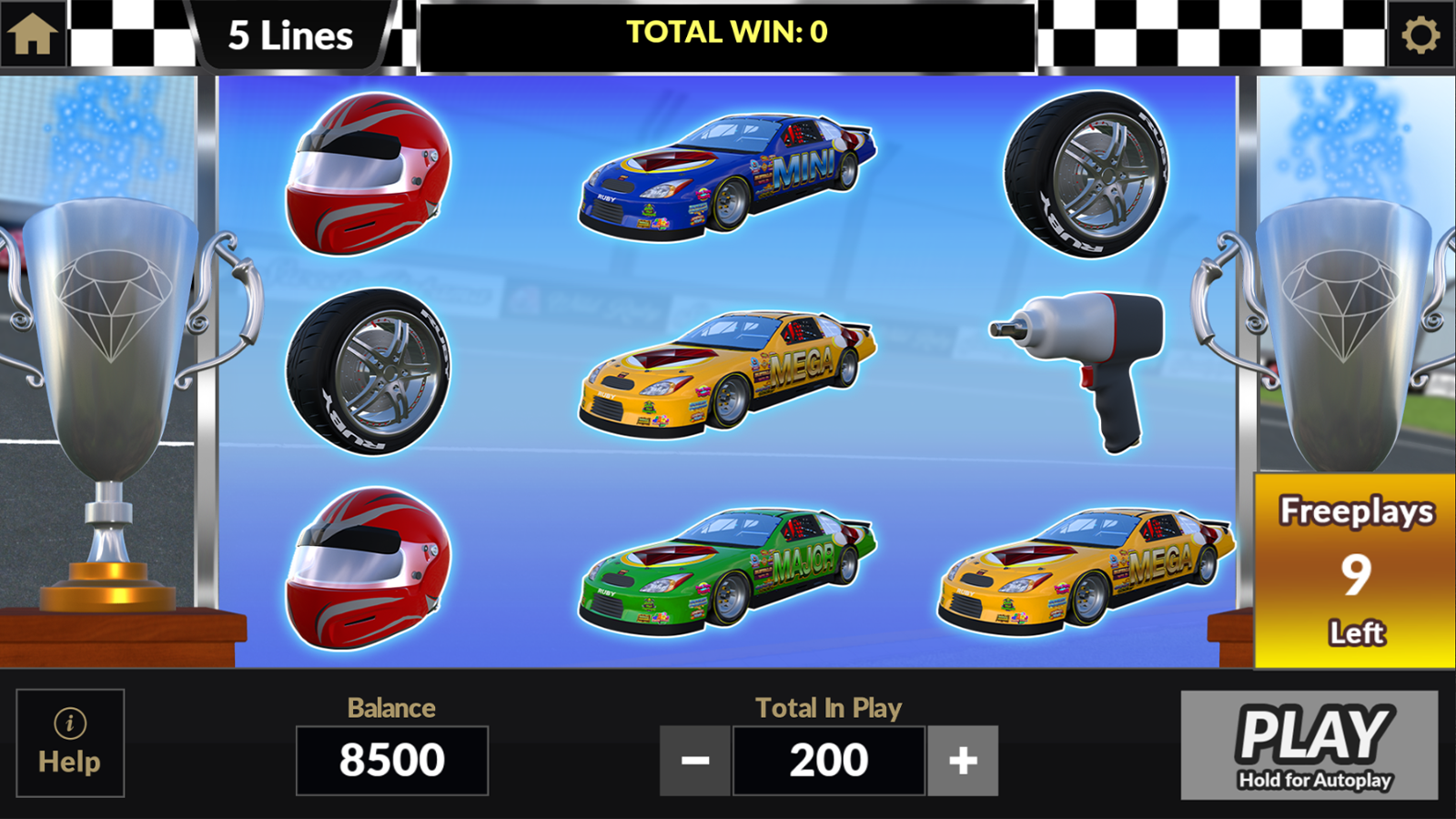This screenshot has width=1456, height=819.
Task: Open the Help information panel
Action: point(70,743)
